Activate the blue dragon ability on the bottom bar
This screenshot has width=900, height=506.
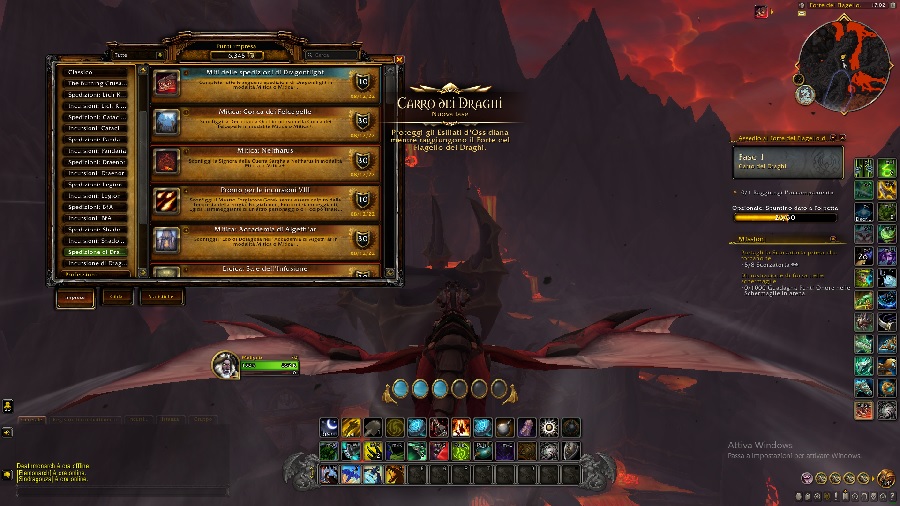click(x=351, y=474)
